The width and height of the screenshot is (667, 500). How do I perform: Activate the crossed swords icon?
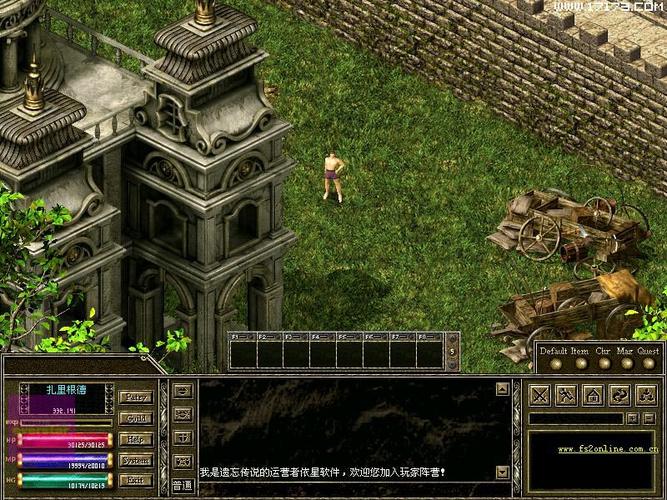click(541, 394)
